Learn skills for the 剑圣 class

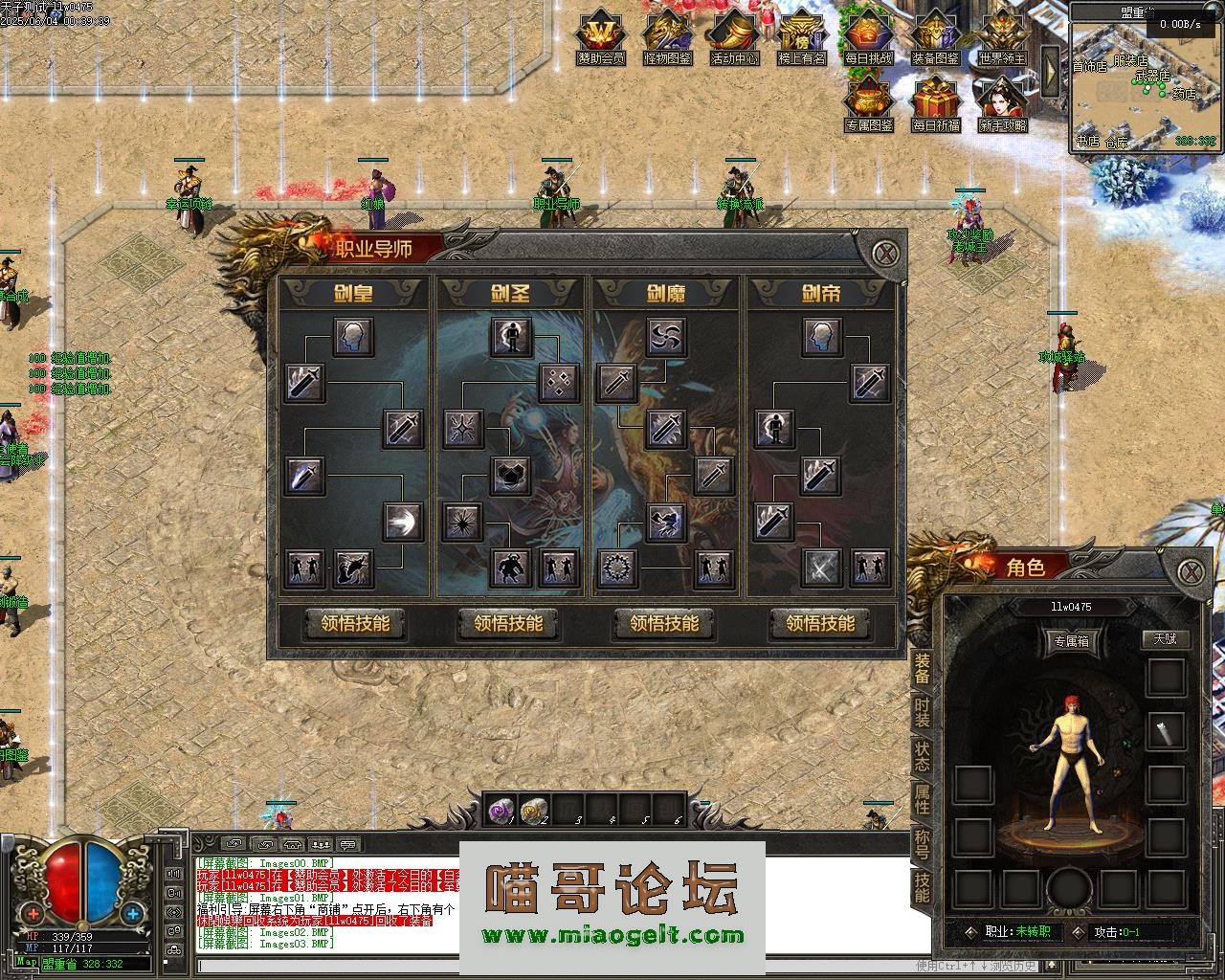coord(508,624)
